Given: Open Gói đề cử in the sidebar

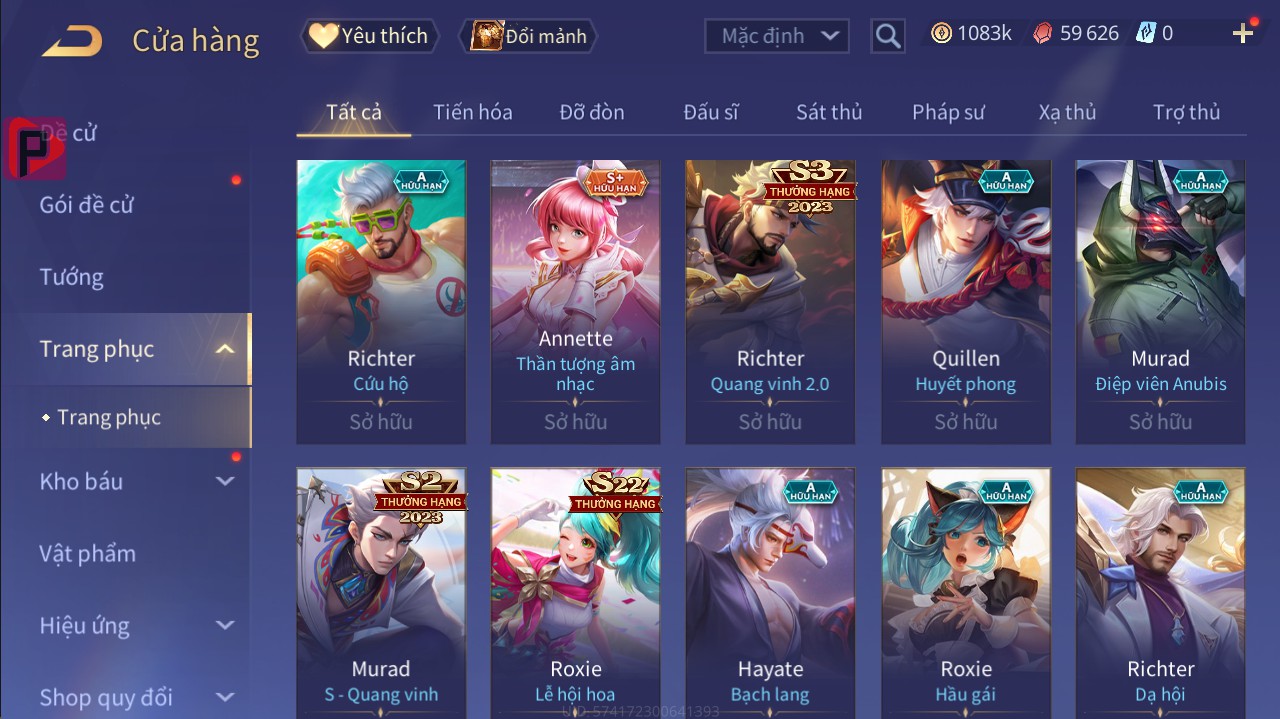Looking at the screenshot, I should tap(87, 205).
